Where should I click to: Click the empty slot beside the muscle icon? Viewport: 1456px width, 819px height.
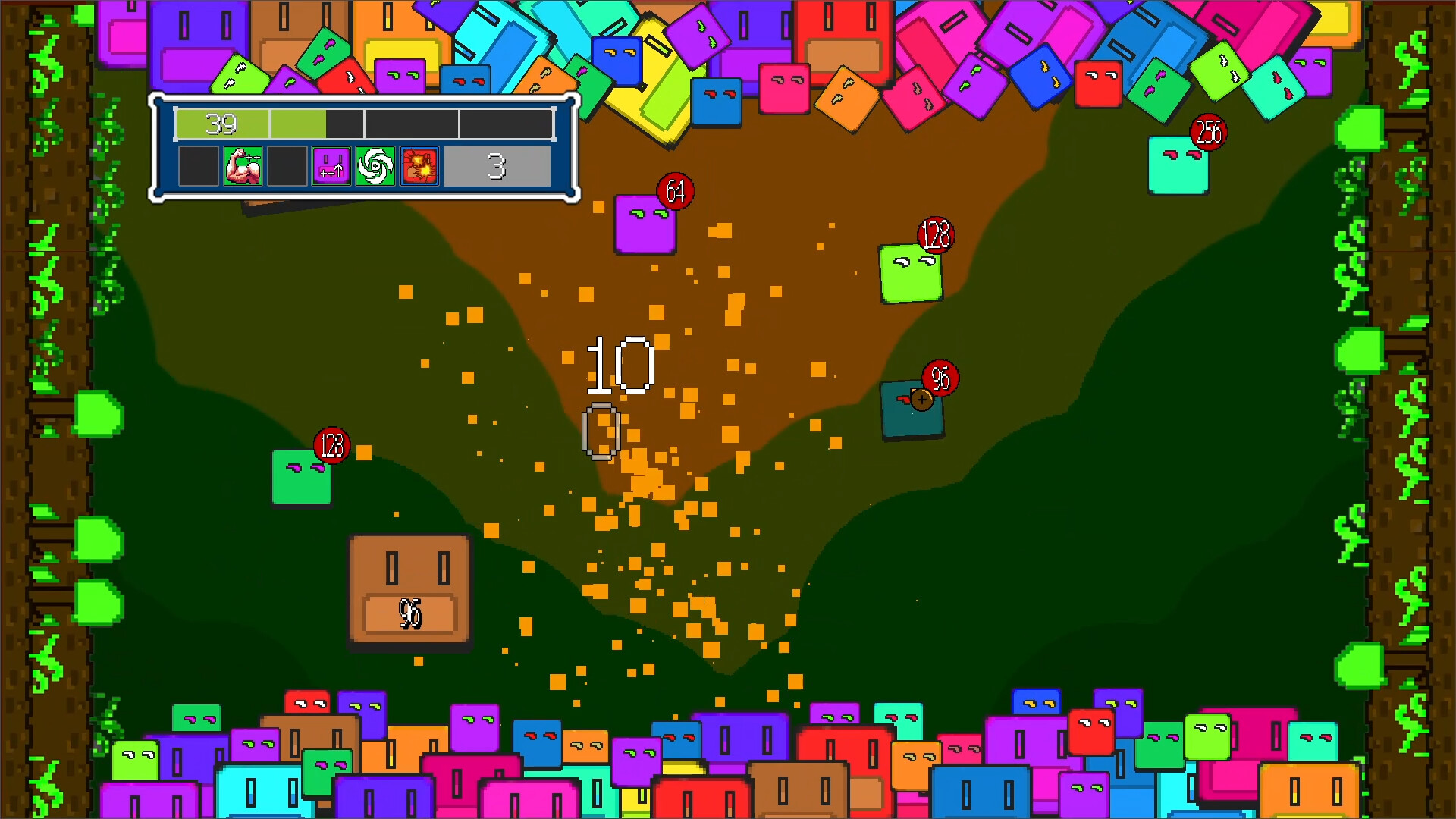pos(287,166)
